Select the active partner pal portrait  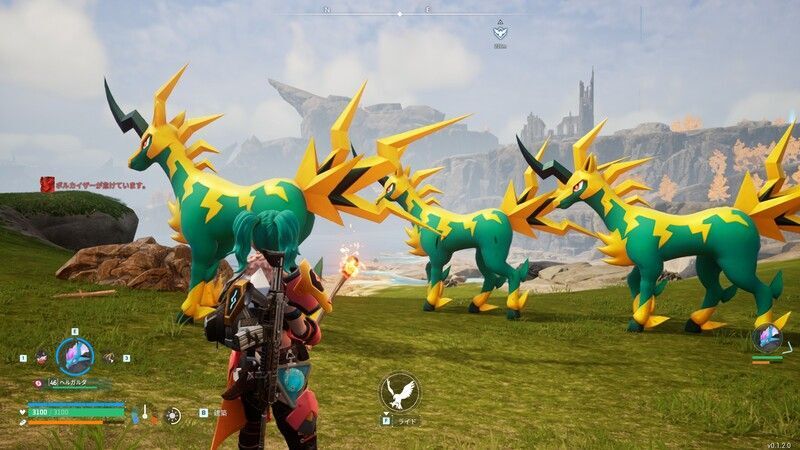tap(74, 356)
